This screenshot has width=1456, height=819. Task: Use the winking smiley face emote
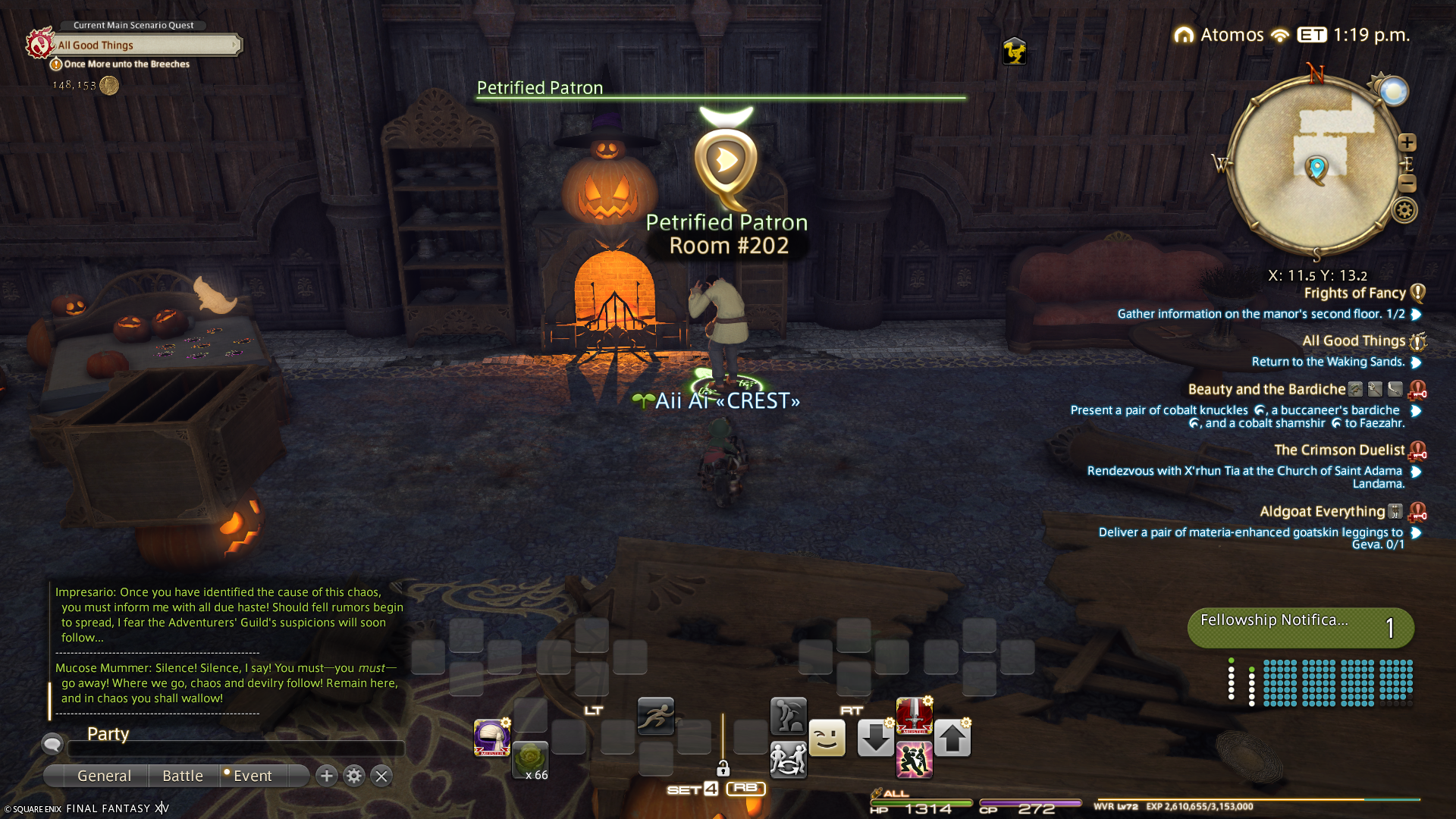[x=827, y=739]
